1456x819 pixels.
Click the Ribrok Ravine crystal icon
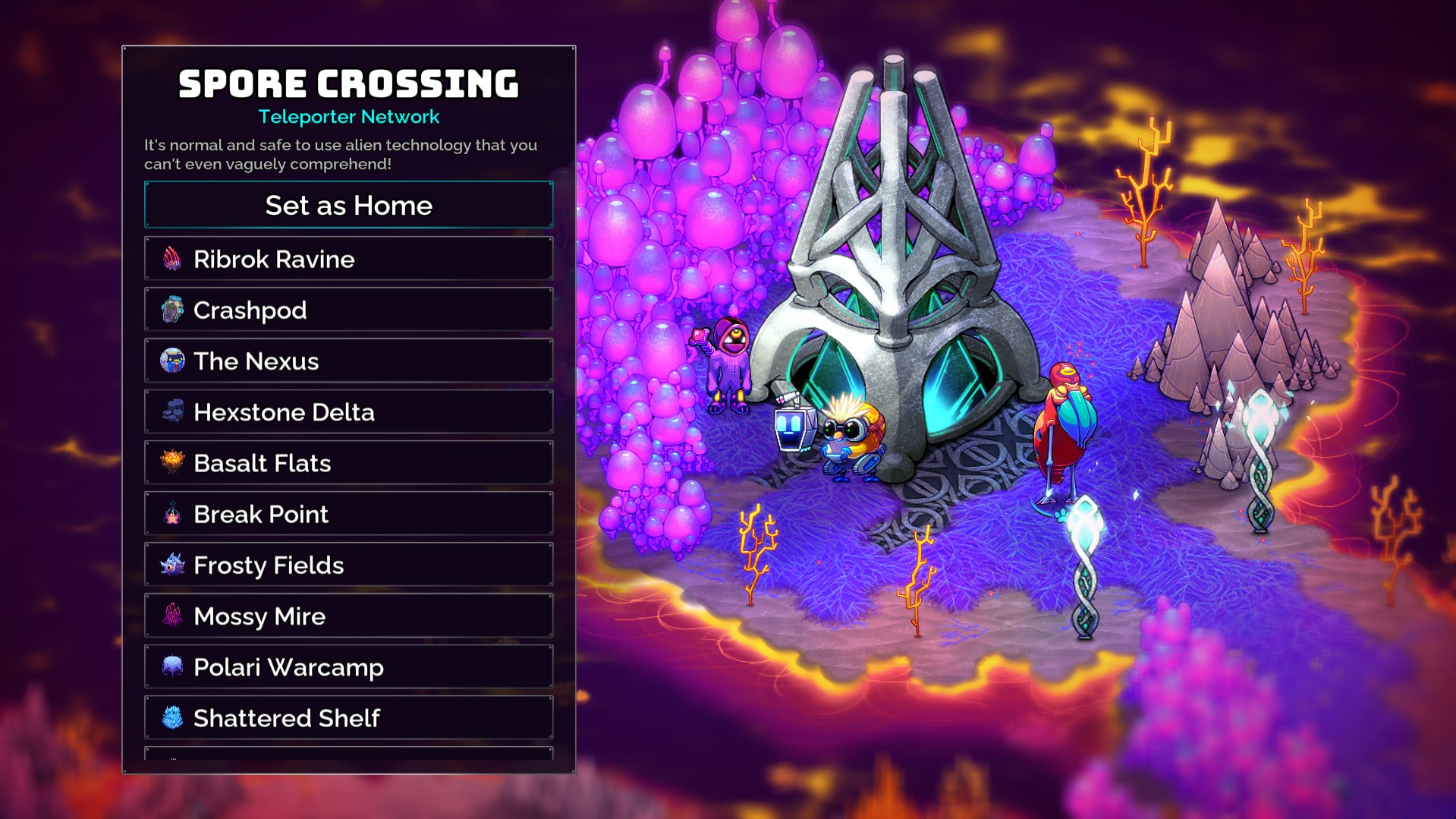click(x=173, y=259)
